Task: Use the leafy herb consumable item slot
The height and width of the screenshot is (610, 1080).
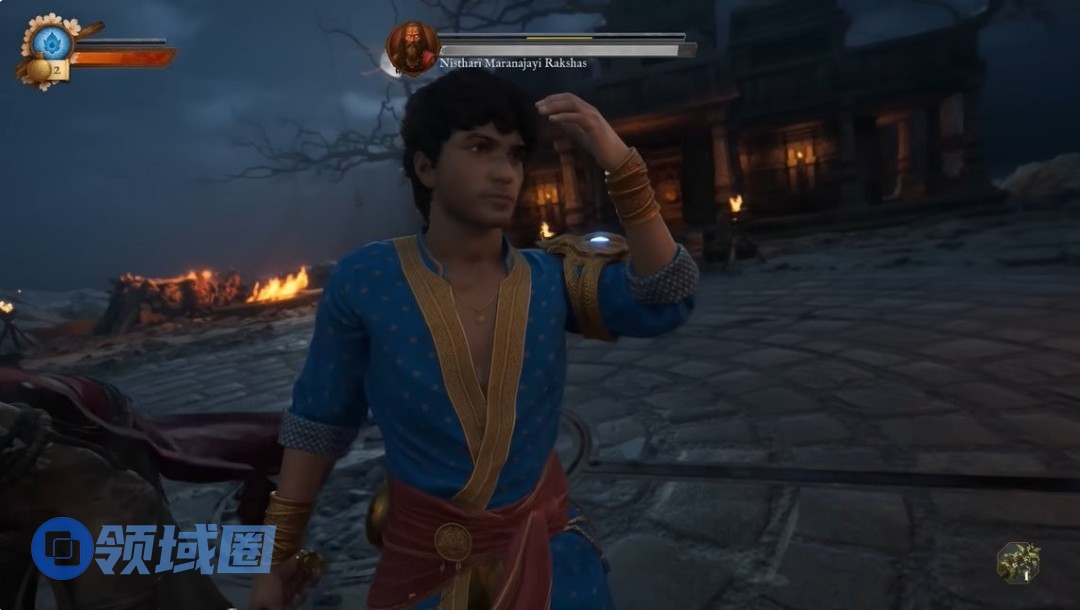Action: coord(1018,563)
